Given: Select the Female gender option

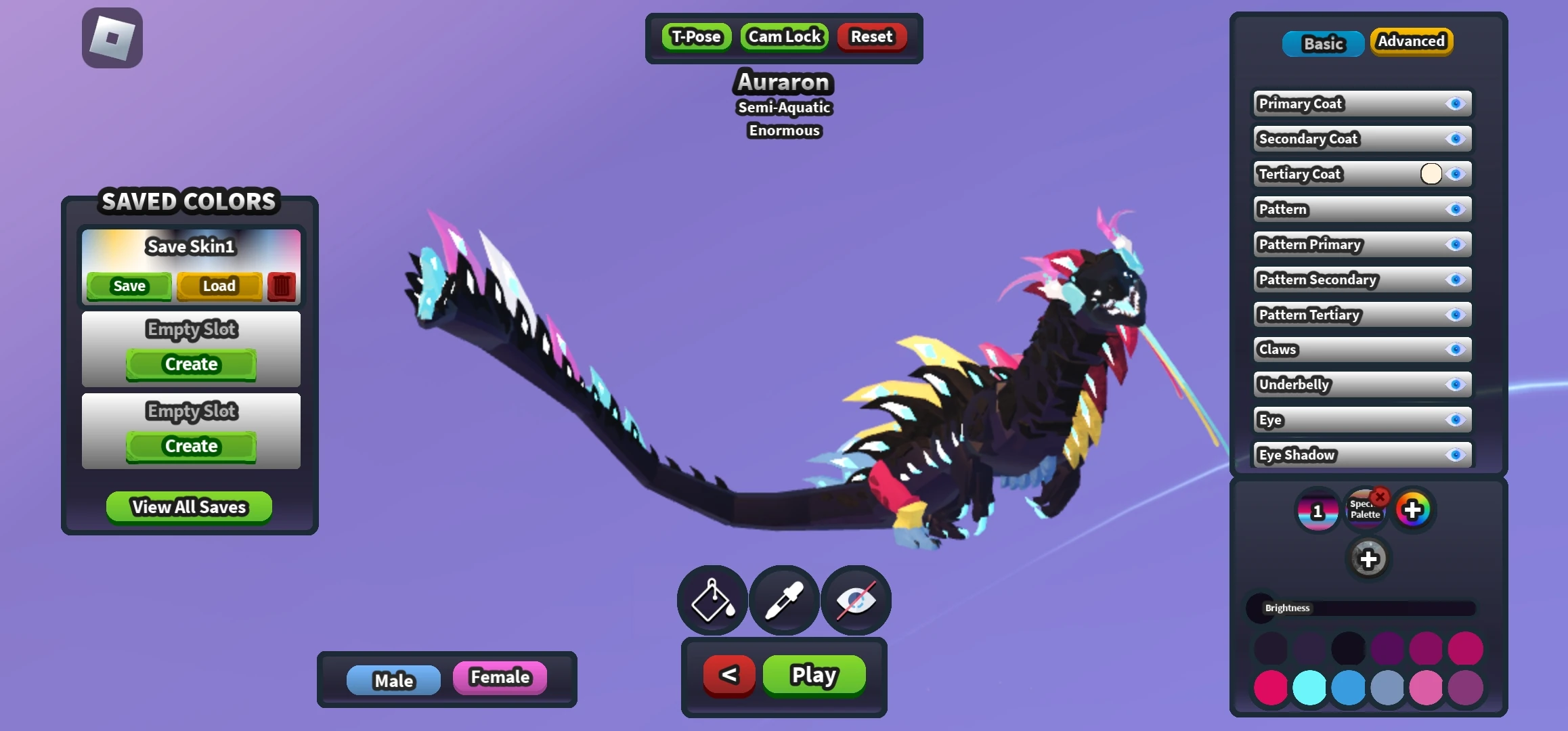Looking at the screenshot, I should pos(500,677).
